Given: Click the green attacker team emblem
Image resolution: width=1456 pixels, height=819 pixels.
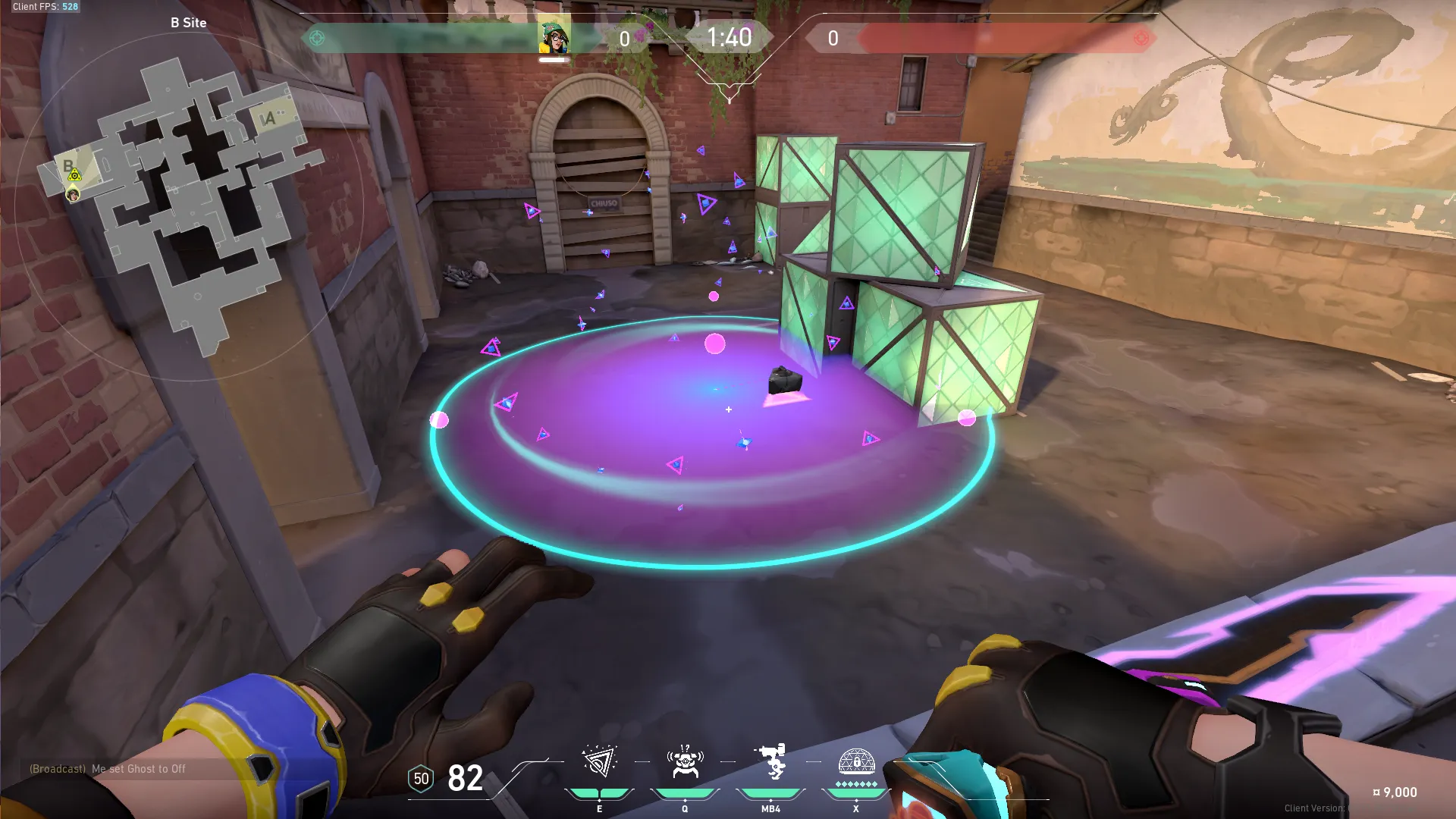Looking at the screenshot, I should point(317,38).
